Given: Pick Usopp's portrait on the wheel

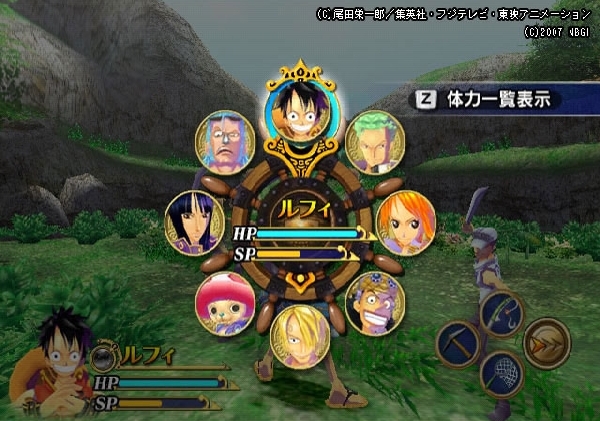Looking at the screenshot, I should [375, 302].
